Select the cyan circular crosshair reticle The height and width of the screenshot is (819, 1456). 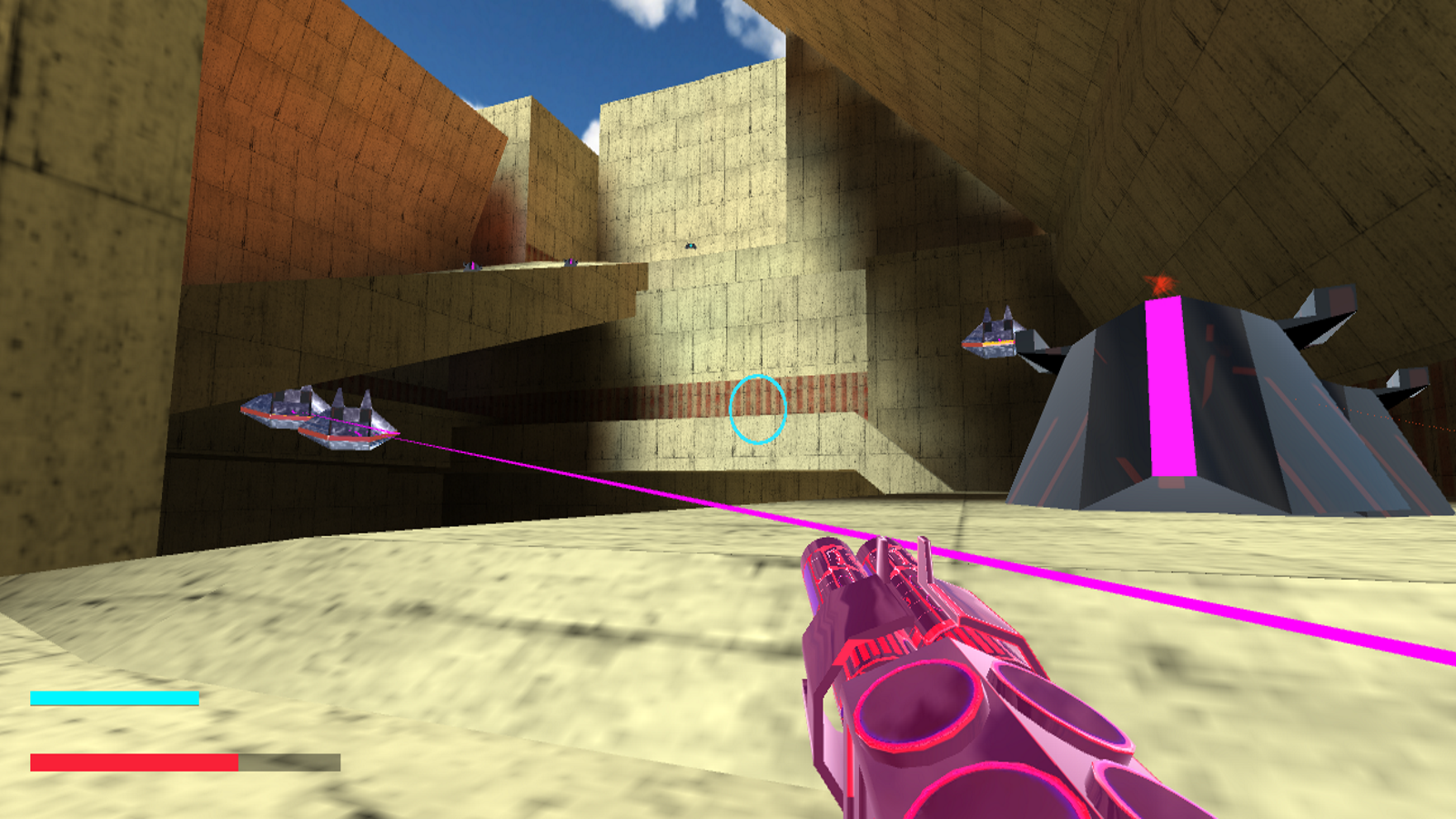[757, 409]
